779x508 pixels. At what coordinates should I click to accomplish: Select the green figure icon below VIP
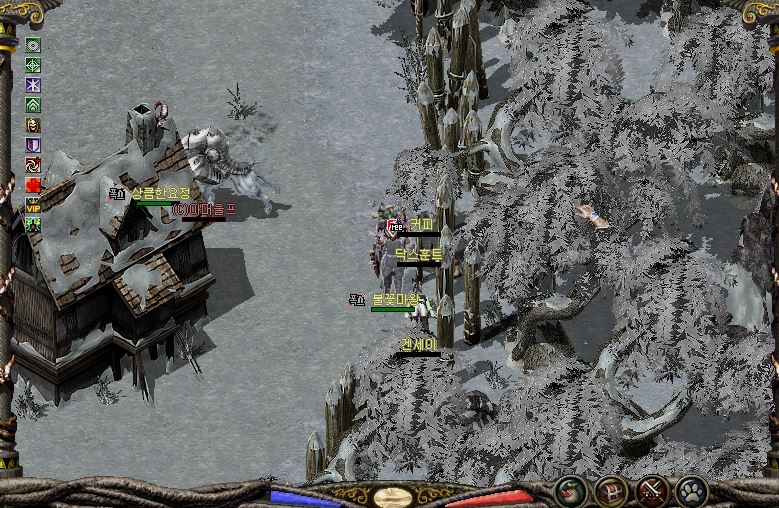click(33, 225)
